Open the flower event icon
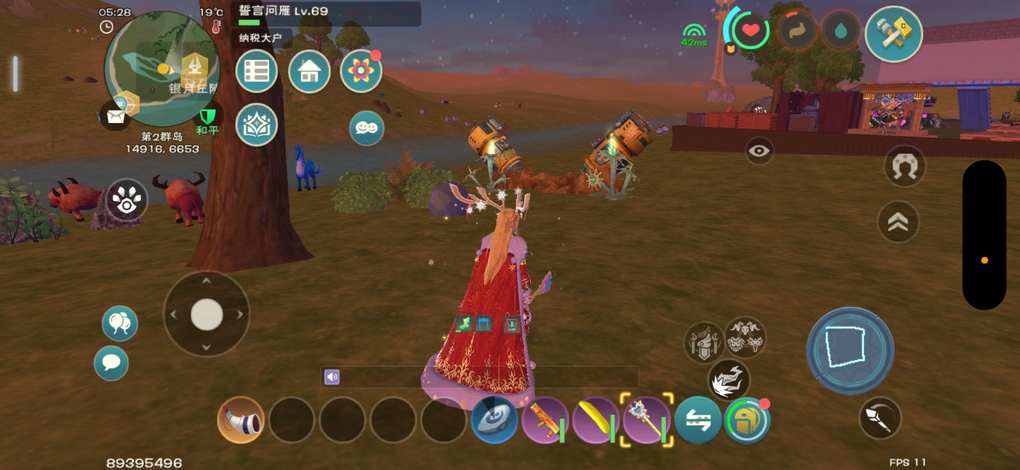 [x=361, y=71]
